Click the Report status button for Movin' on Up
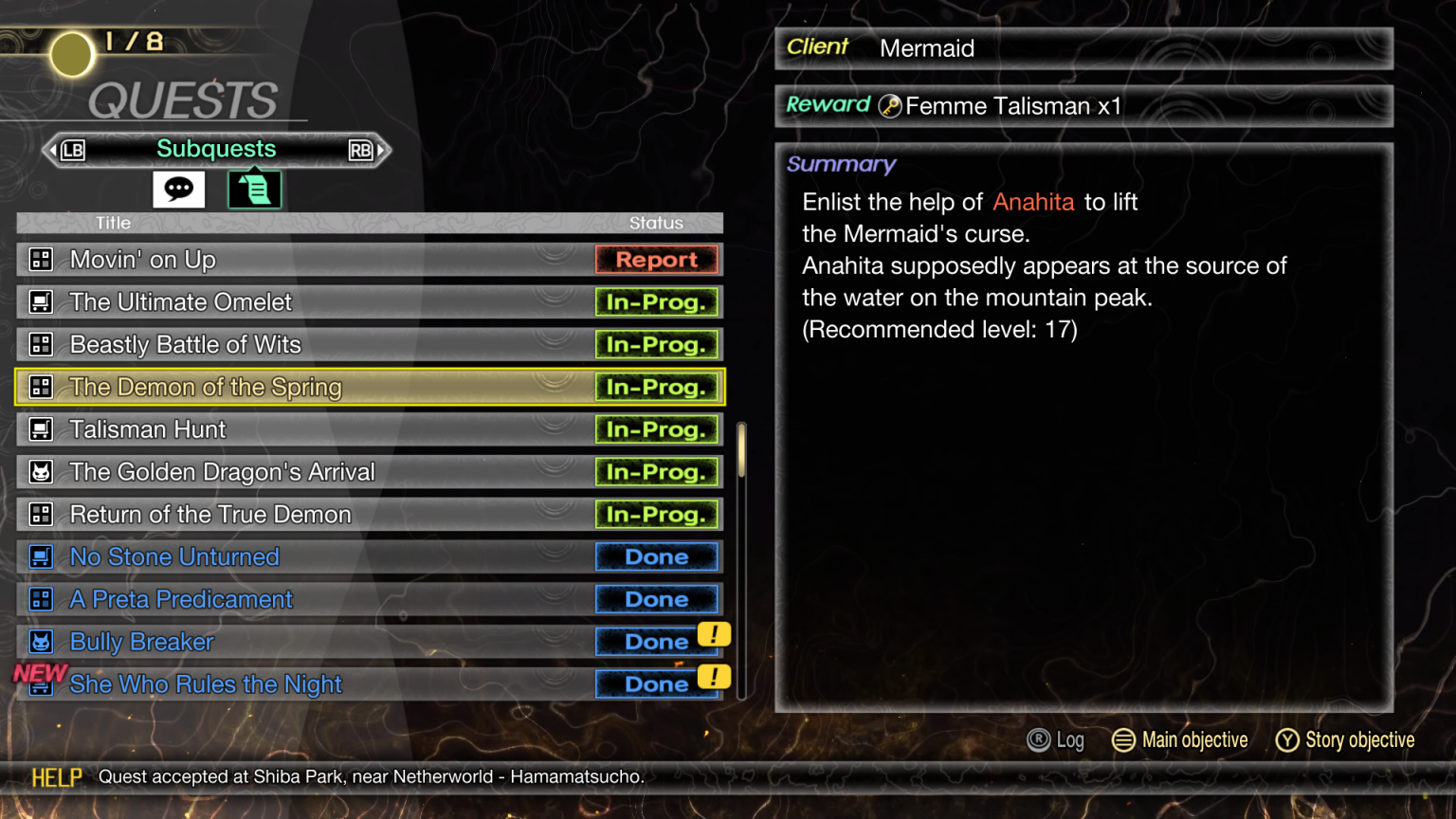 [x=657, y=259]
